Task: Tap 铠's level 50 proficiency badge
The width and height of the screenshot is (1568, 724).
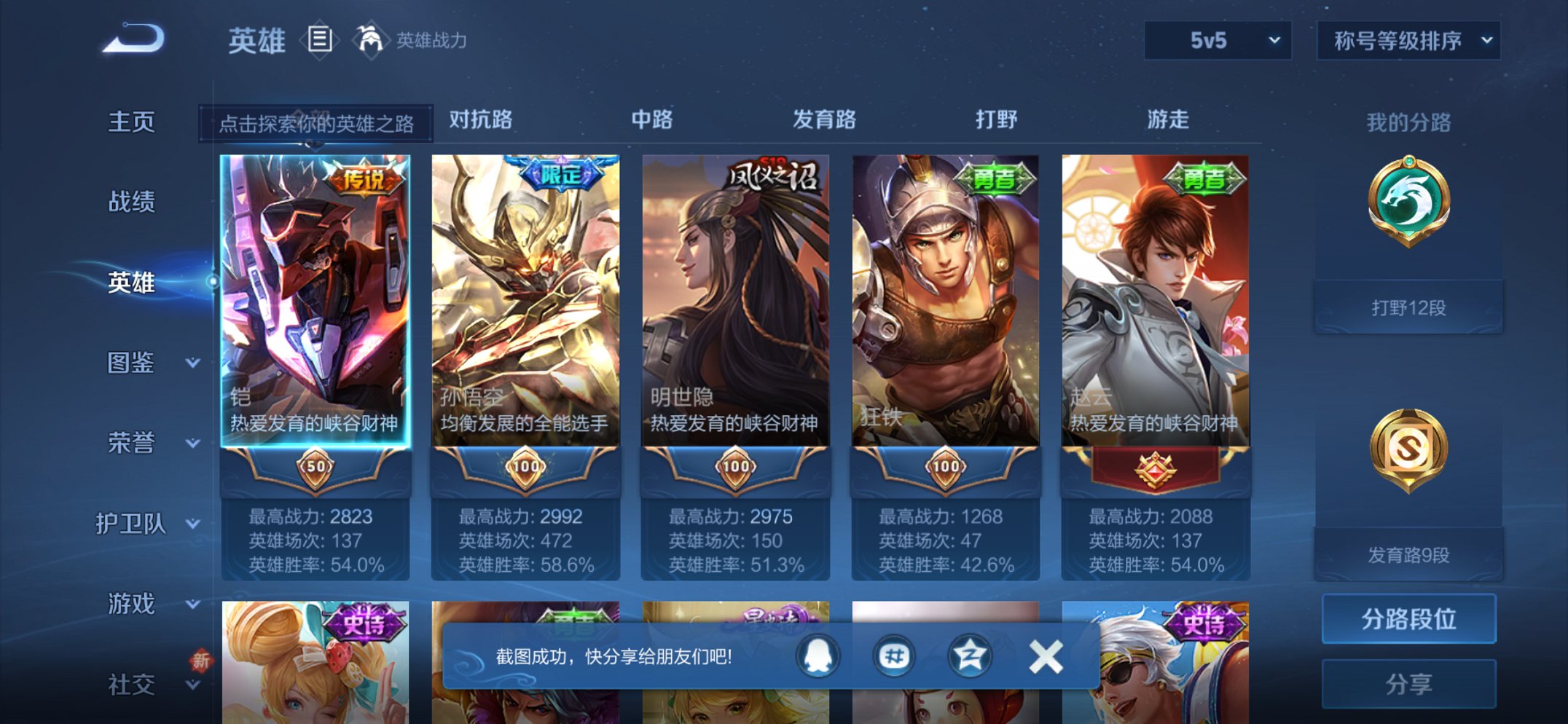Action: [x=316, y=468]
